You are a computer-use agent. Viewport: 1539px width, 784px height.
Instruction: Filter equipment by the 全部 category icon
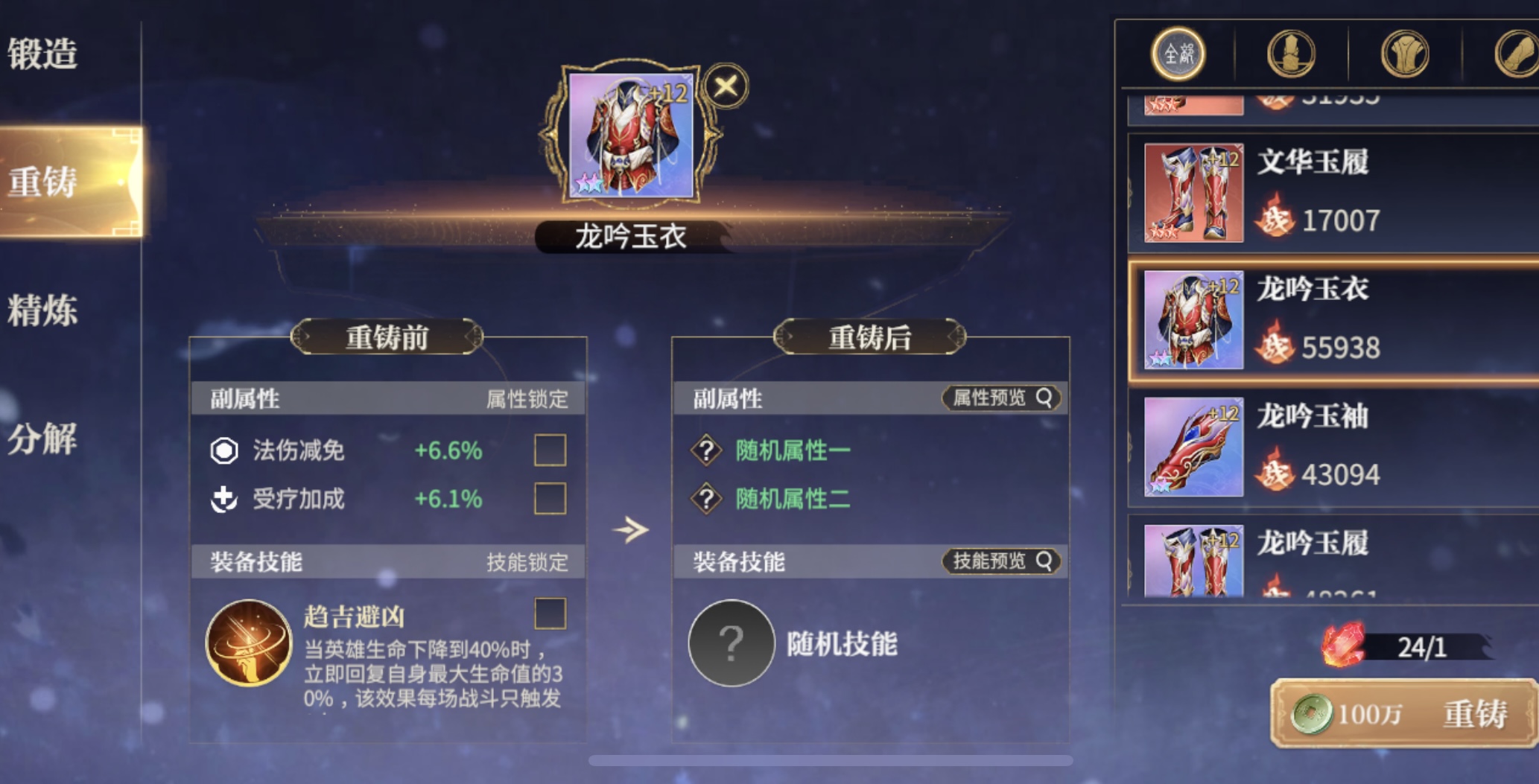1178,54
